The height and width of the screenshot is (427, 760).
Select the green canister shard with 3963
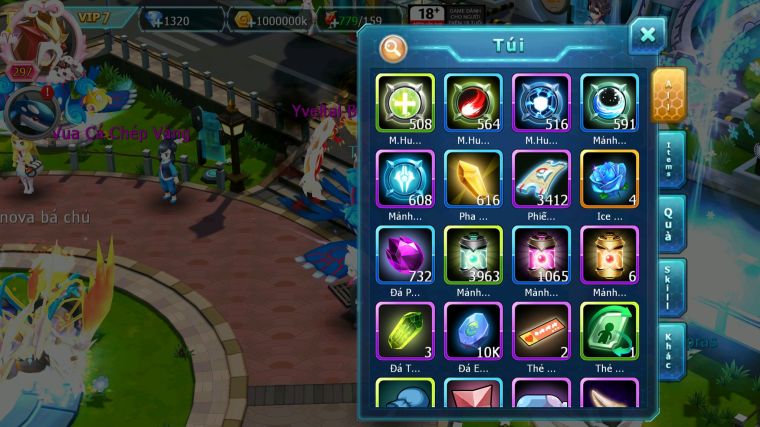click(x=473, y=255)
